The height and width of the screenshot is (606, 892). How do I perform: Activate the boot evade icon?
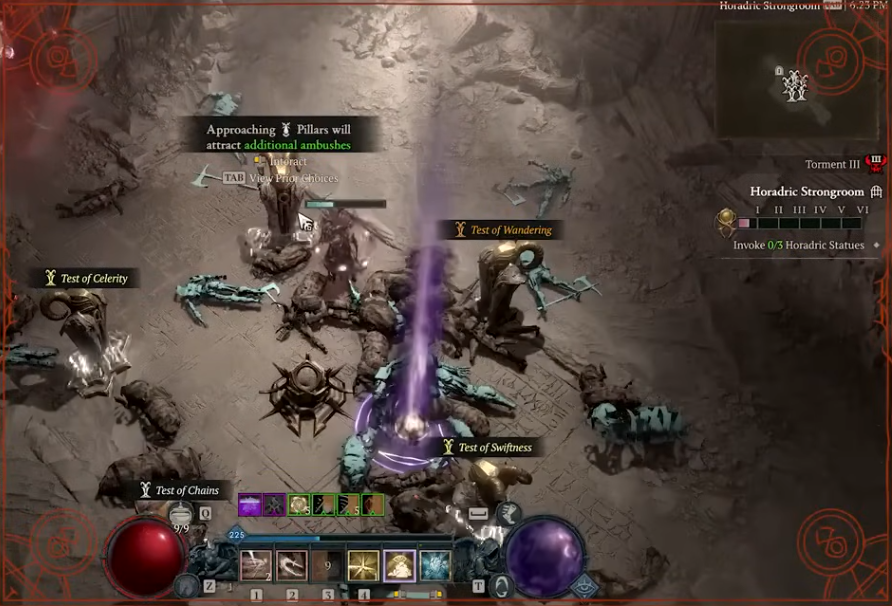pyautogui.click(x=506, y=514)
